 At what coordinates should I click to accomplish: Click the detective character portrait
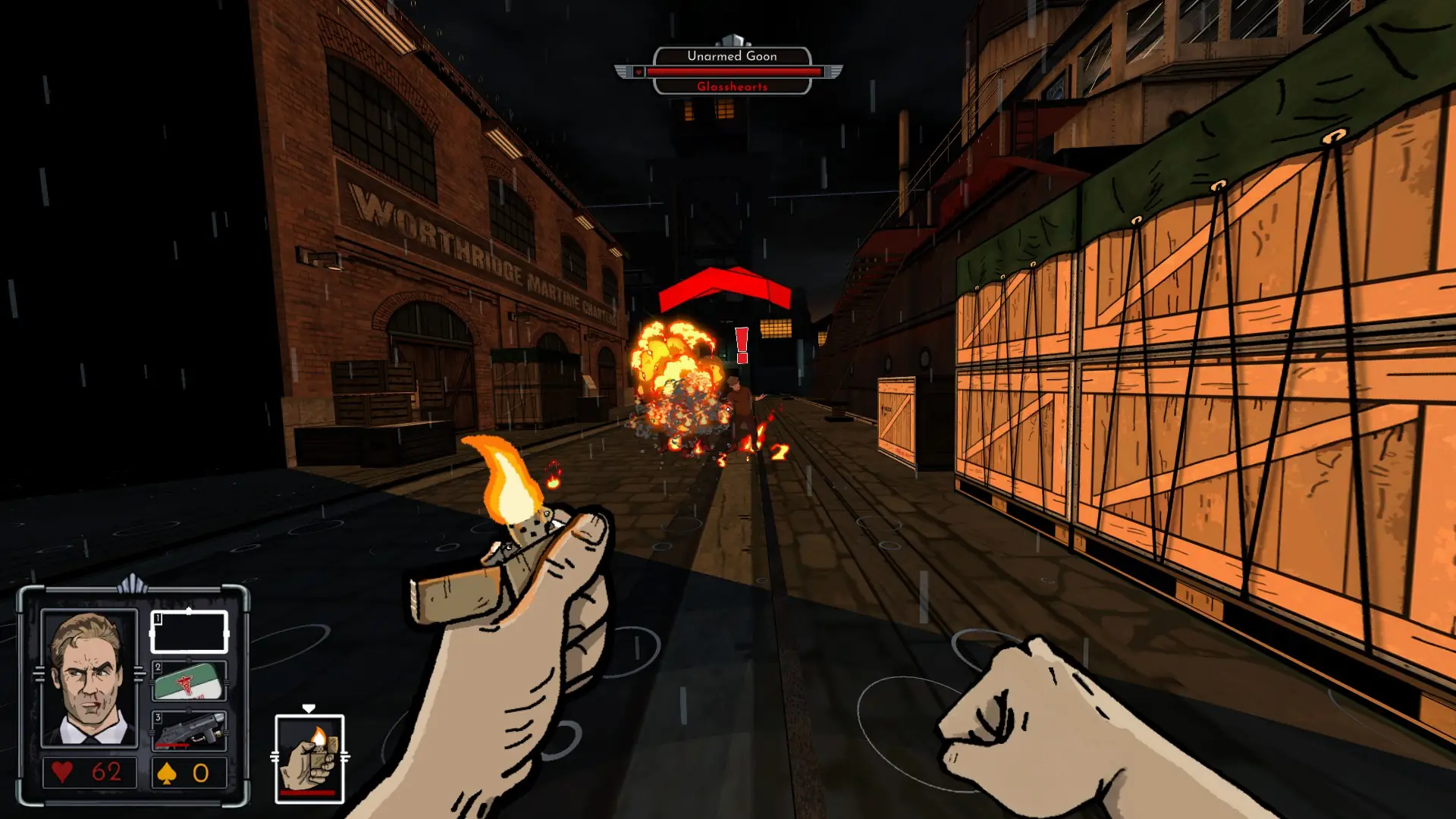tap(89, 678)
